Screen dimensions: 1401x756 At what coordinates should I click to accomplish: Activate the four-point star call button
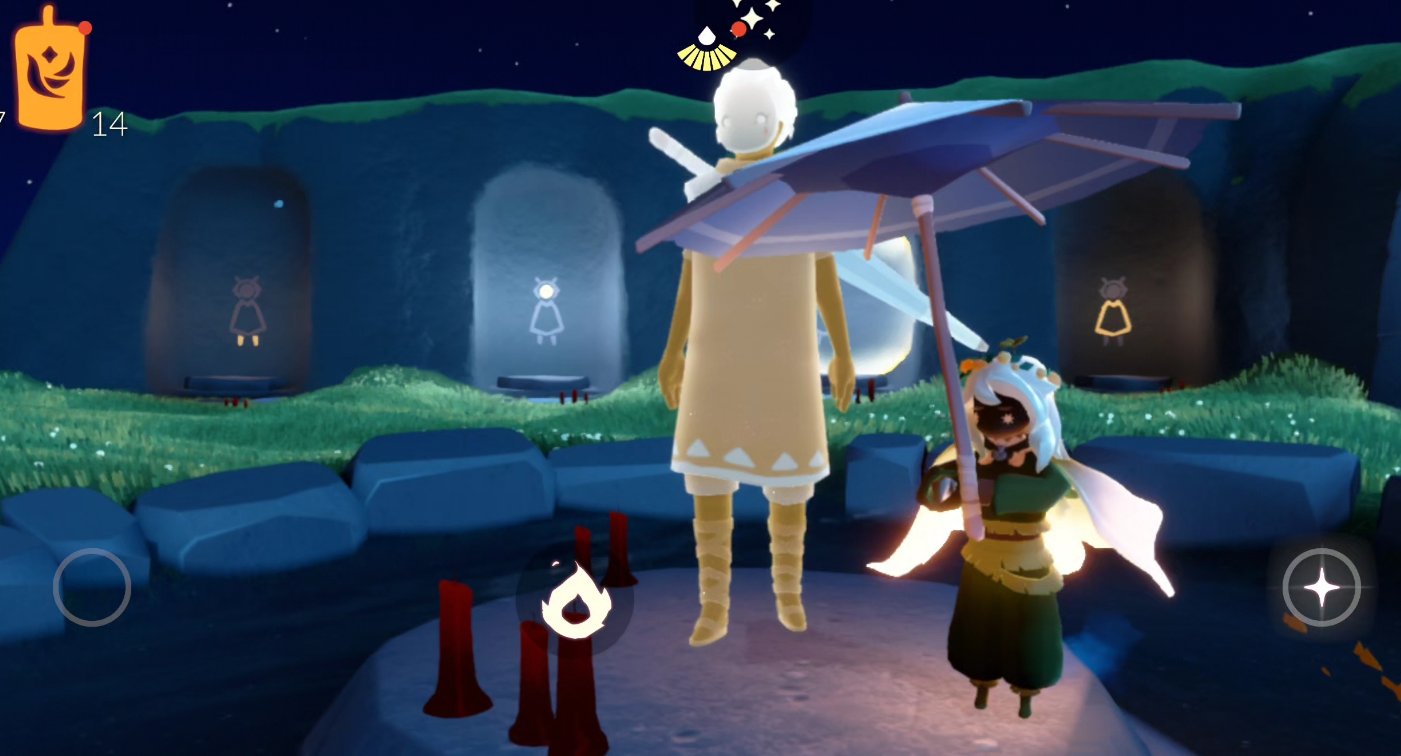point(1321,588)
